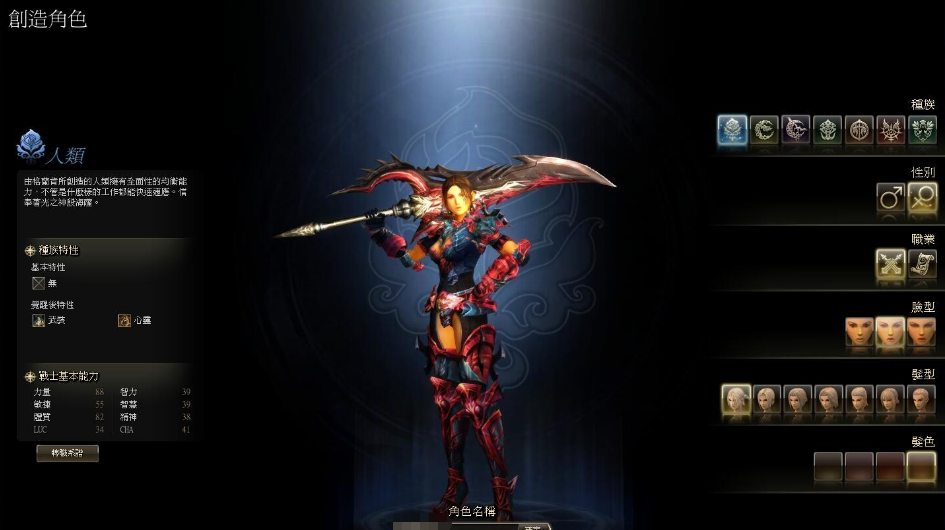945x530 pixels.
Task: Select the first highlighted hairstyle thumbnail
Action: pos(736,400)
